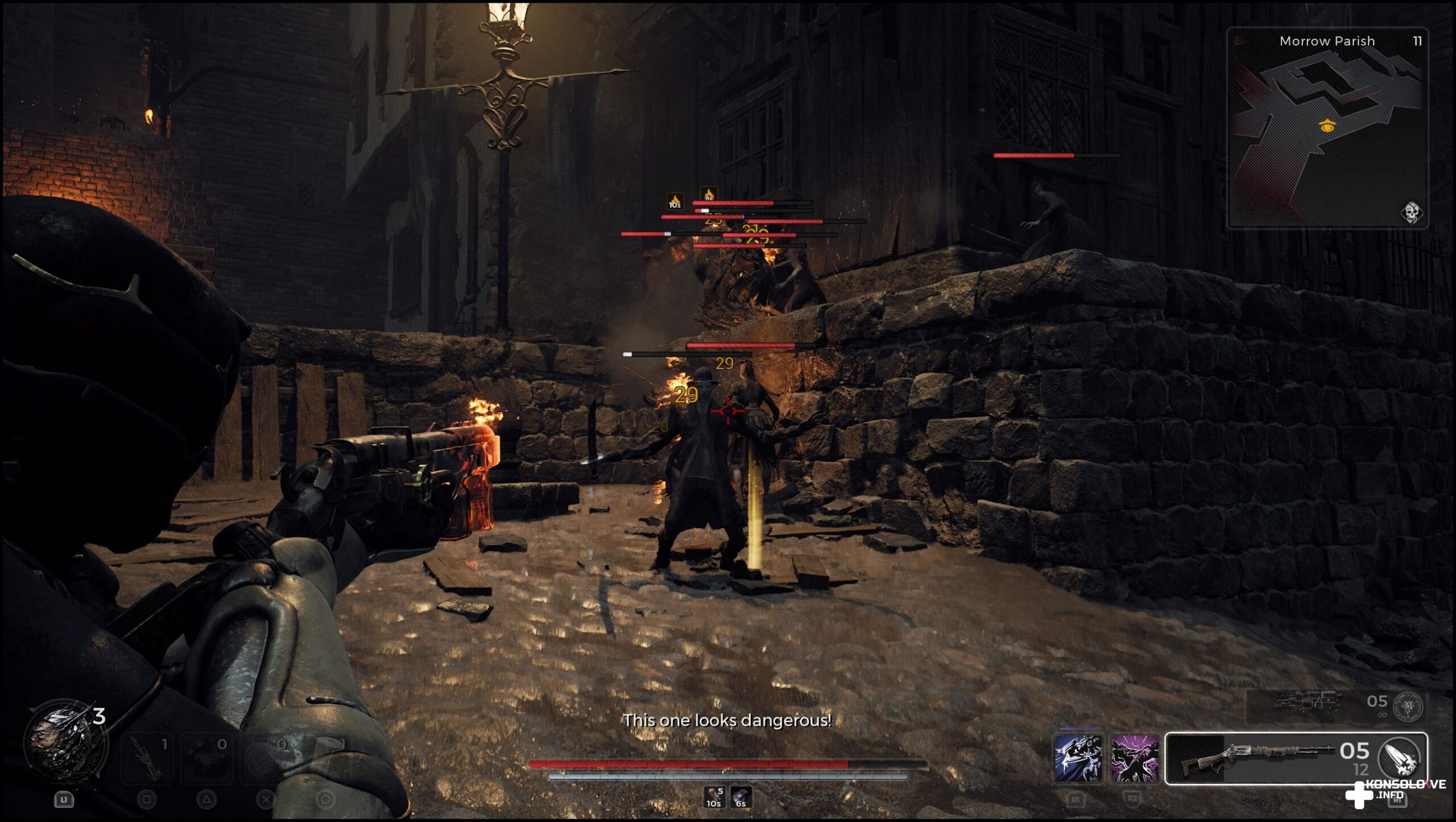Open the Morrow Parish minimap

[1326, 128]
